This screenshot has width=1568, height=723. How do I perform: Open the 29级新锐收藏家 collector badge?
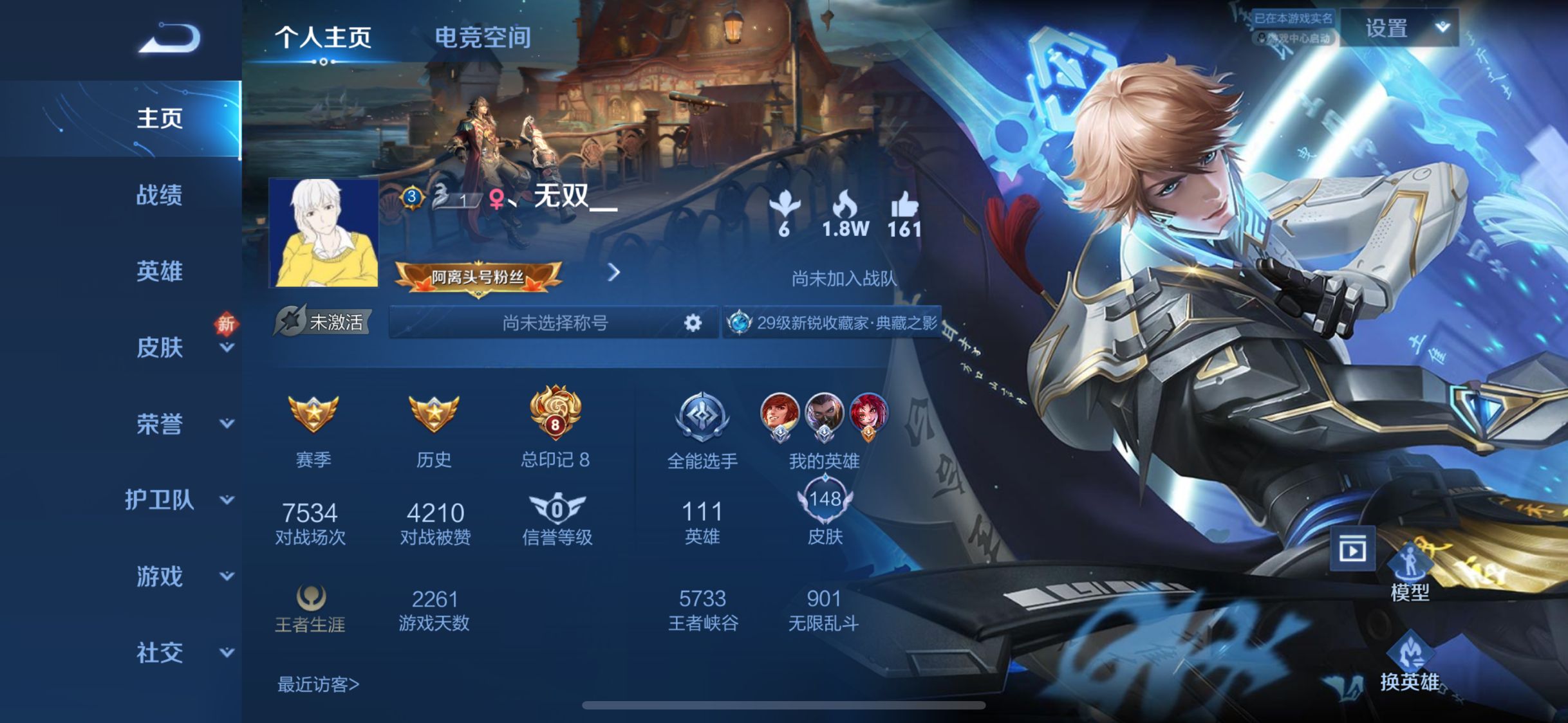[x=834, y=322]
